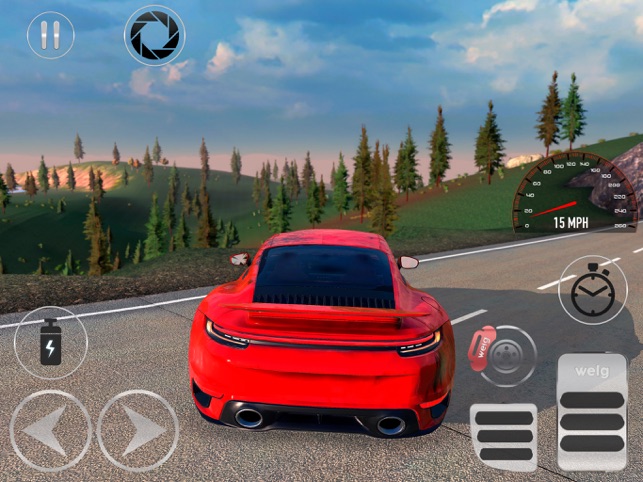643x482 pixels.
Task: Activate the battery boost button
Action: (x=50, y=342)
